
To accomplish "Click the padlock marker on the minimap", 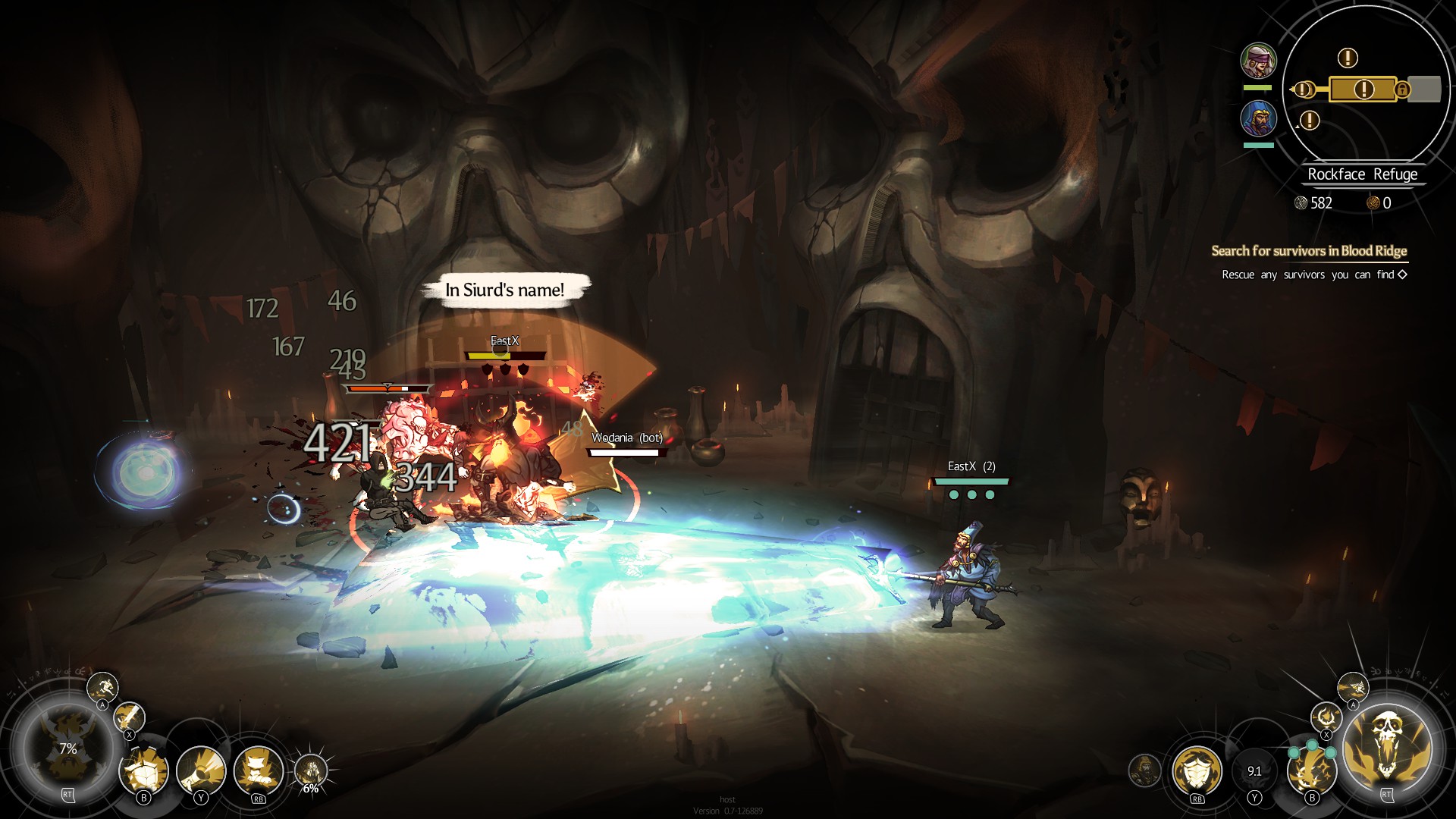I will coord(1402,89).
